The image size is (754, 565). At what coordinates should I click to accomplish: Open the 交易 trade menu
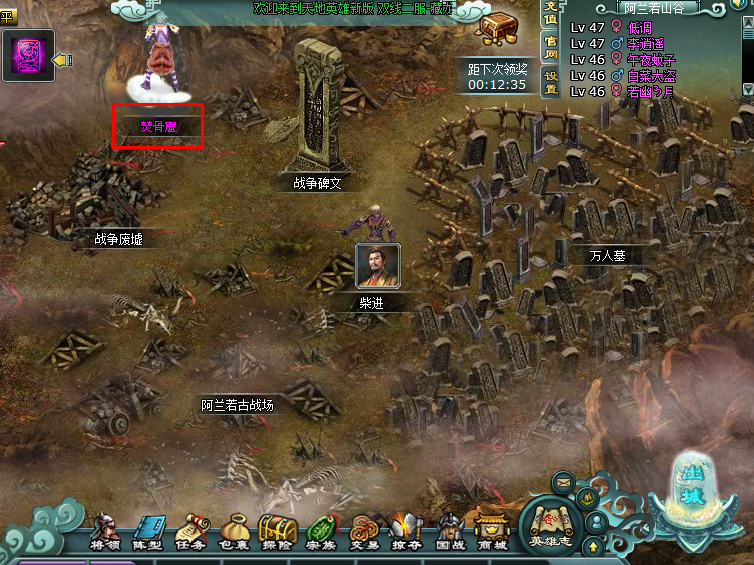363,531
